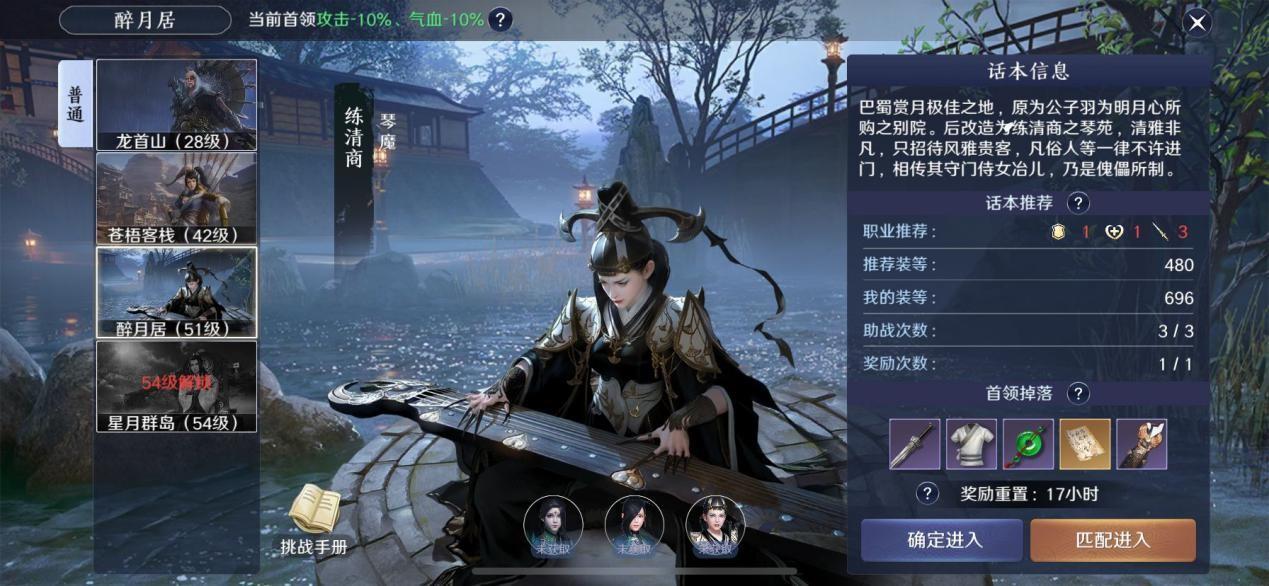The height and width of the screenshot is (586, 1269).
Task: Select the 醉月居 (51级) dungeon
Action: click(176, 292)
